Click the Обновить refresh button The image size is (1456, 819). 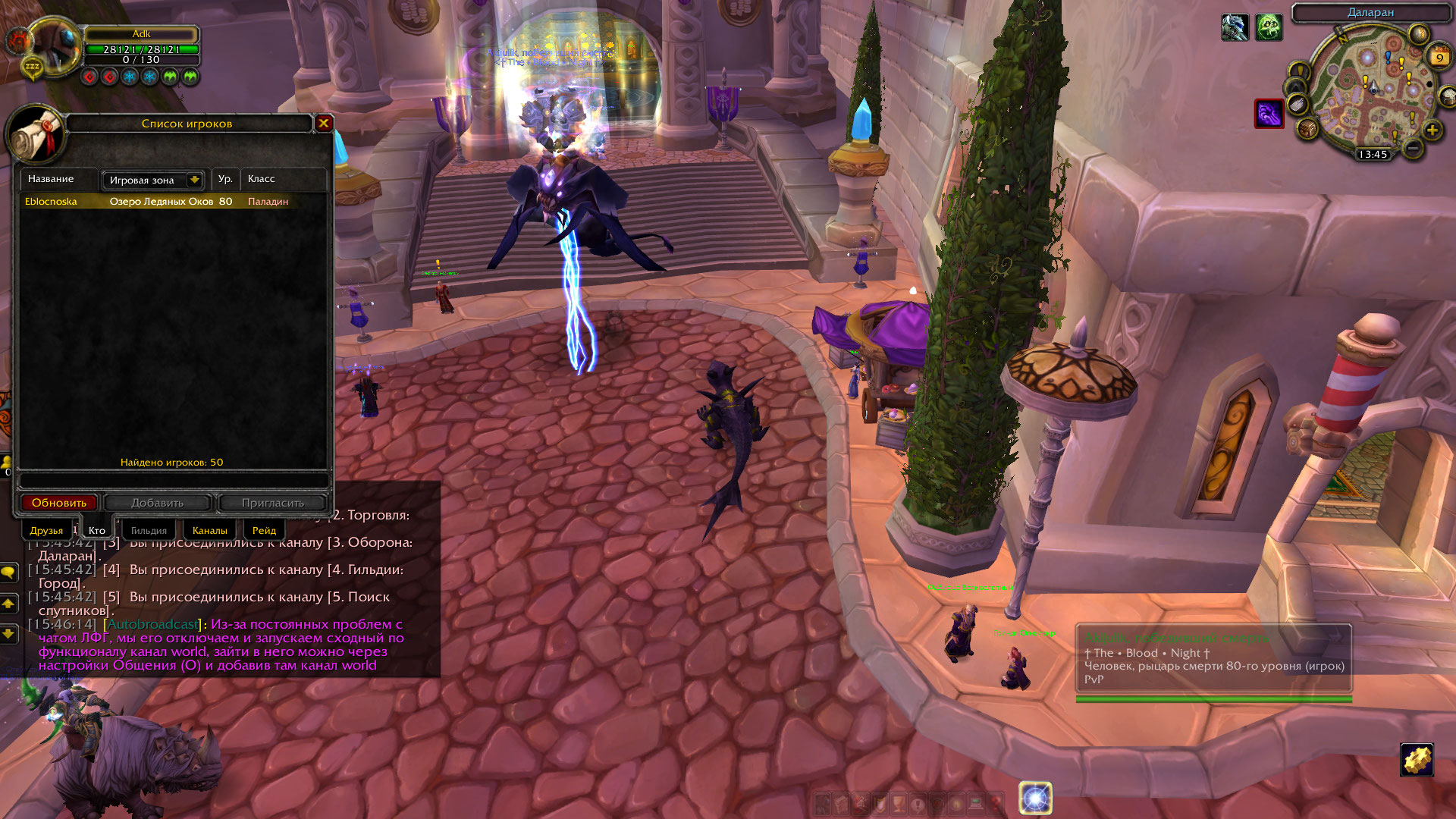[59, 503]
